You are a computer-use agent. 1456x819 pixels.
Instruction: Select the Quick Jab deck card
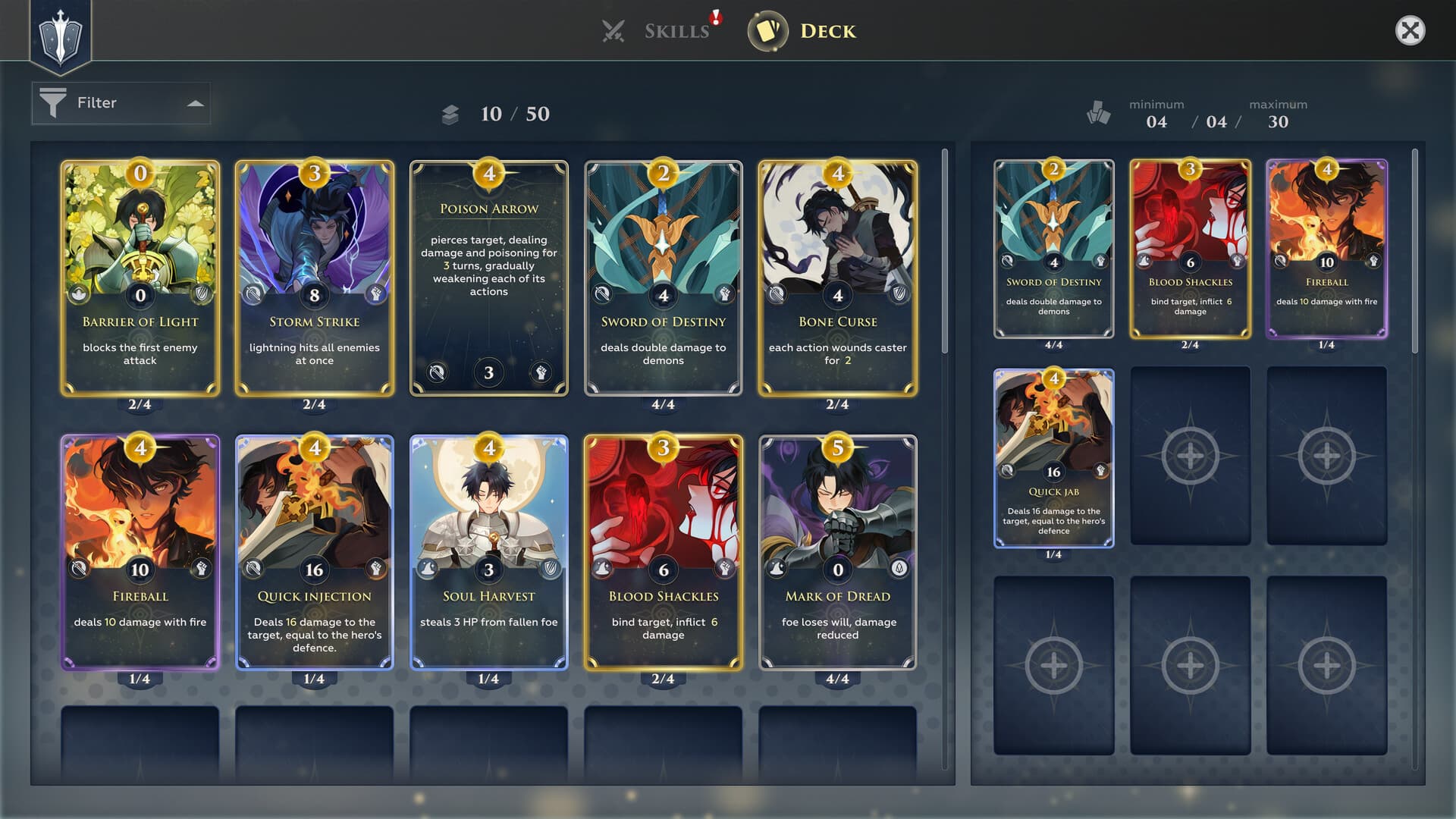(1053, 458)
